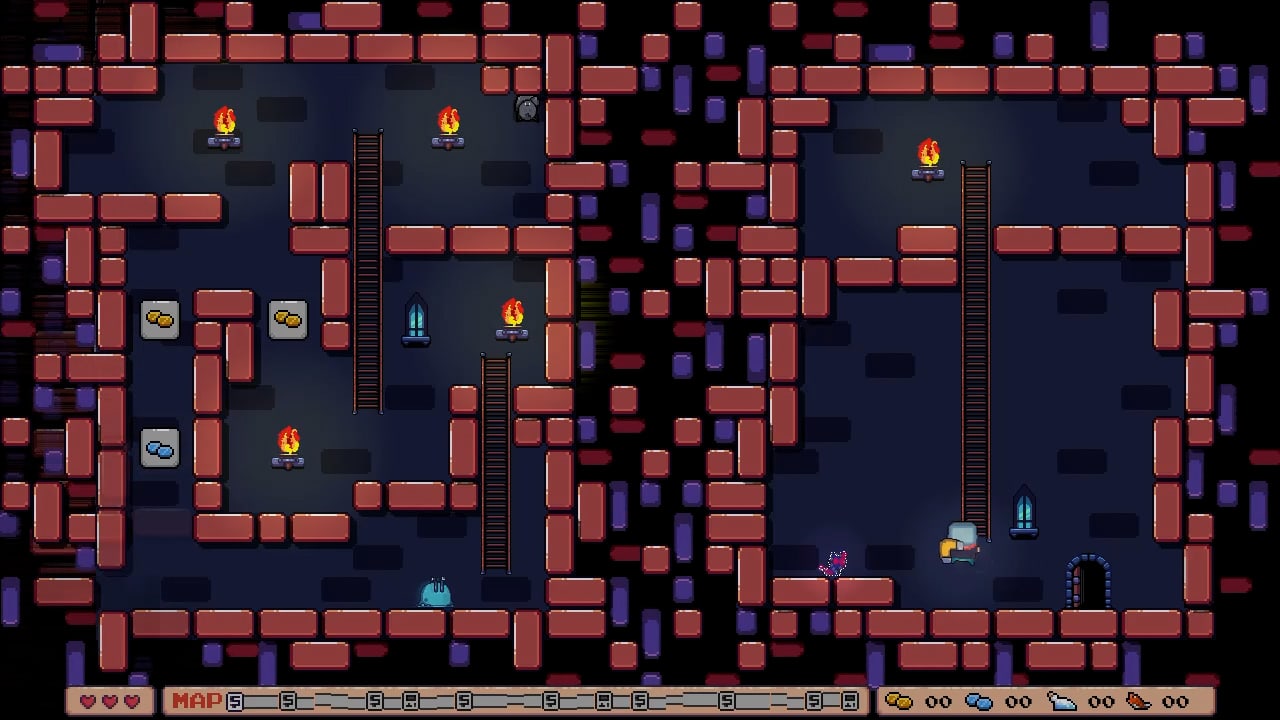The width and height of the screenshot is (1280, 720).
Task: Open the leftmost ladder node on the MAP bar
Action: pyautogui.click(x=233, y=701)
